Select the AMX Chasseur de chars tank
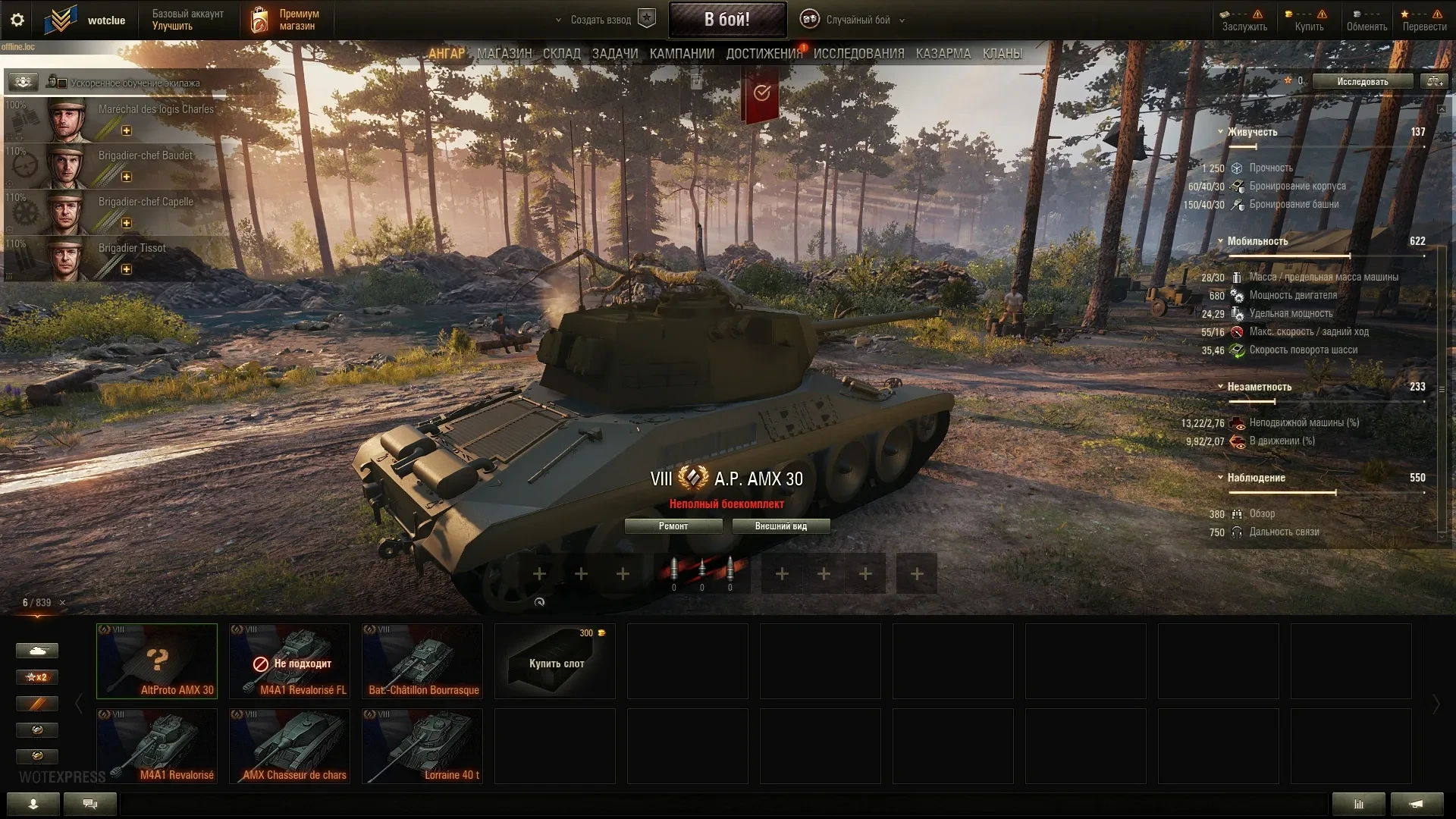 point(290,746)
